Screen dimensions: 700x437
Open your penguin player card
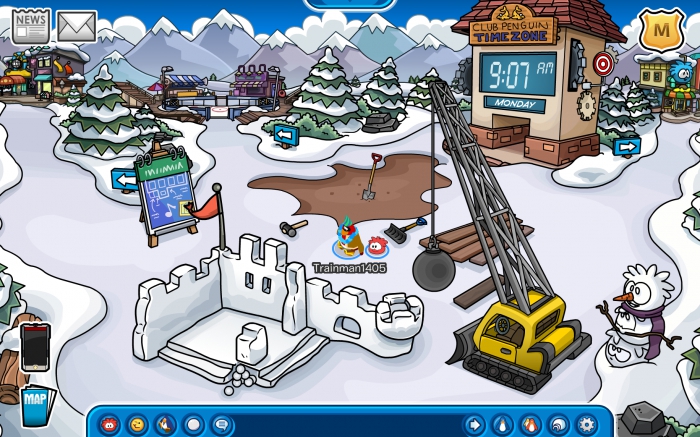click(503, 424)
